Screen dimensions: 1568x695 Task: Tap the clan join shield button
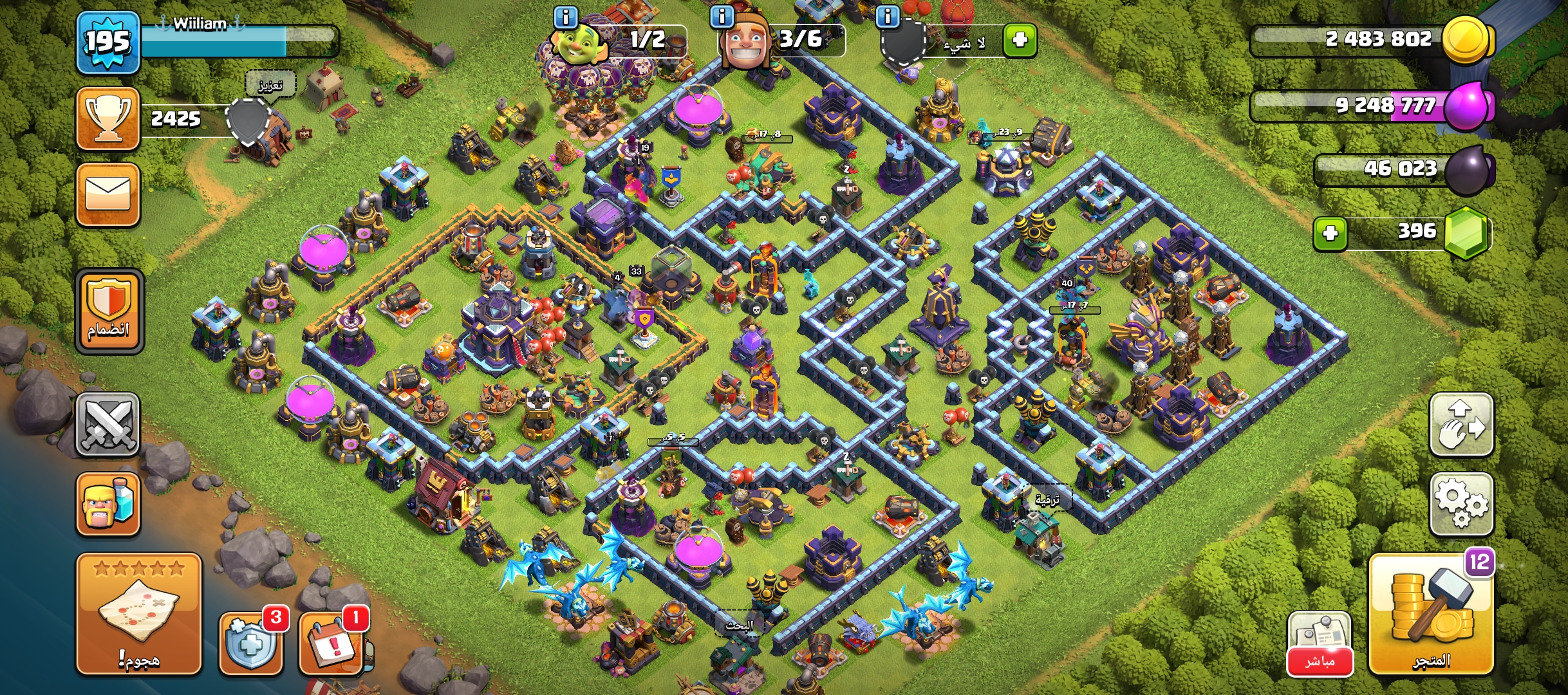click(109, 311)
